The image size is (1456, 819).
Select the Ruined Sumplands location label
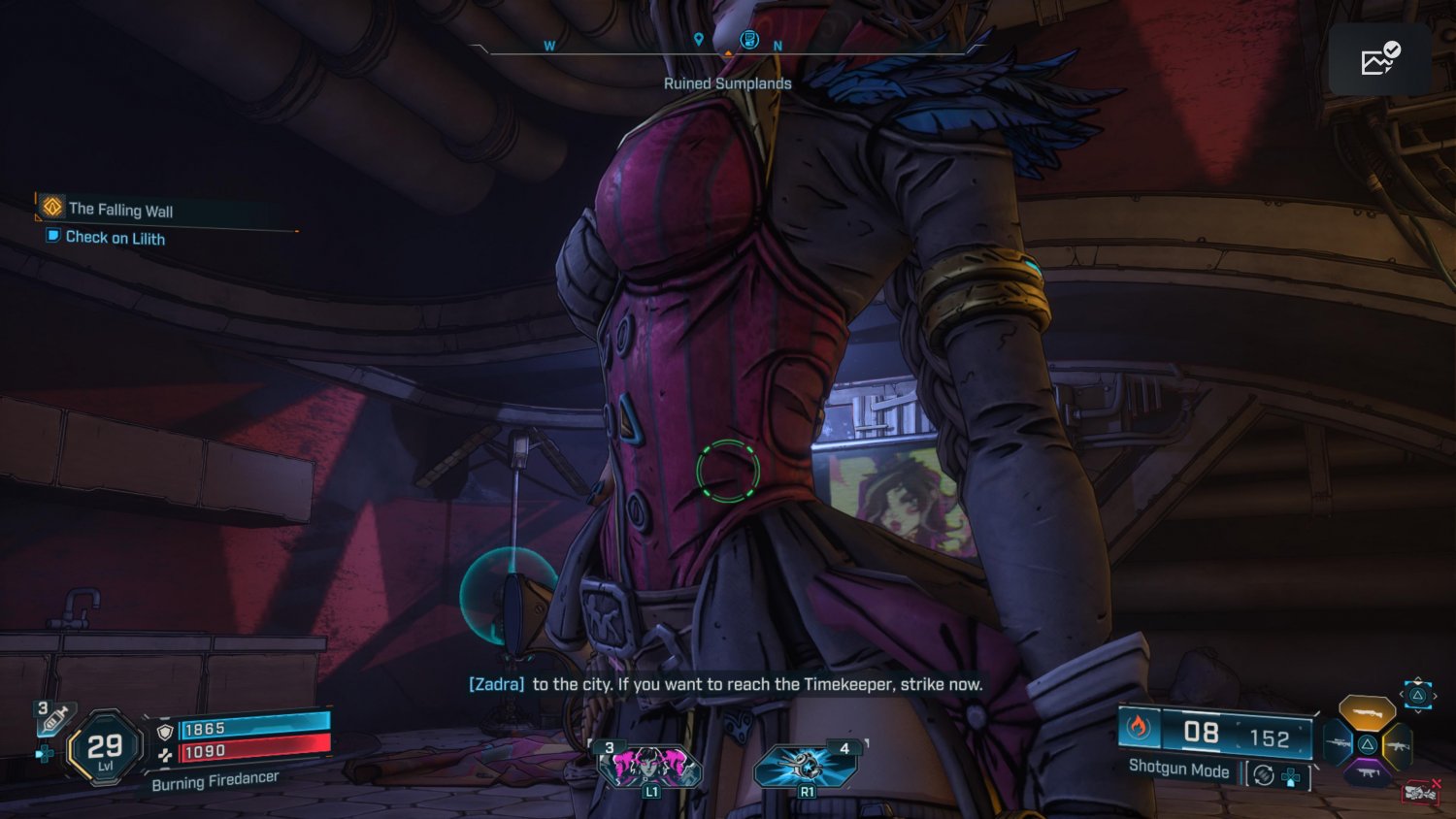click(x=728, y=83)
